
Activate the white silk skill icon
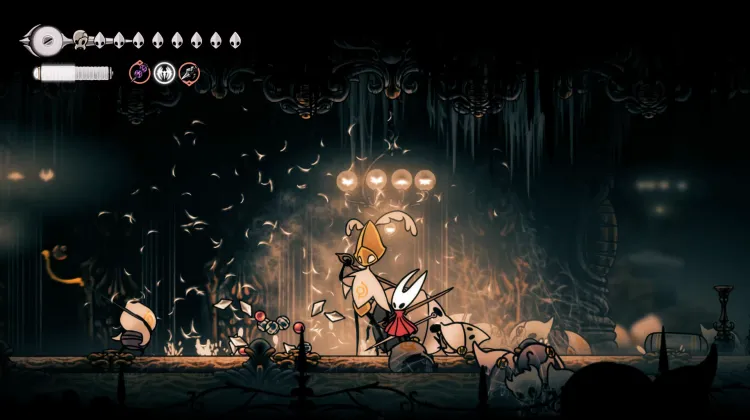[164, 72]
